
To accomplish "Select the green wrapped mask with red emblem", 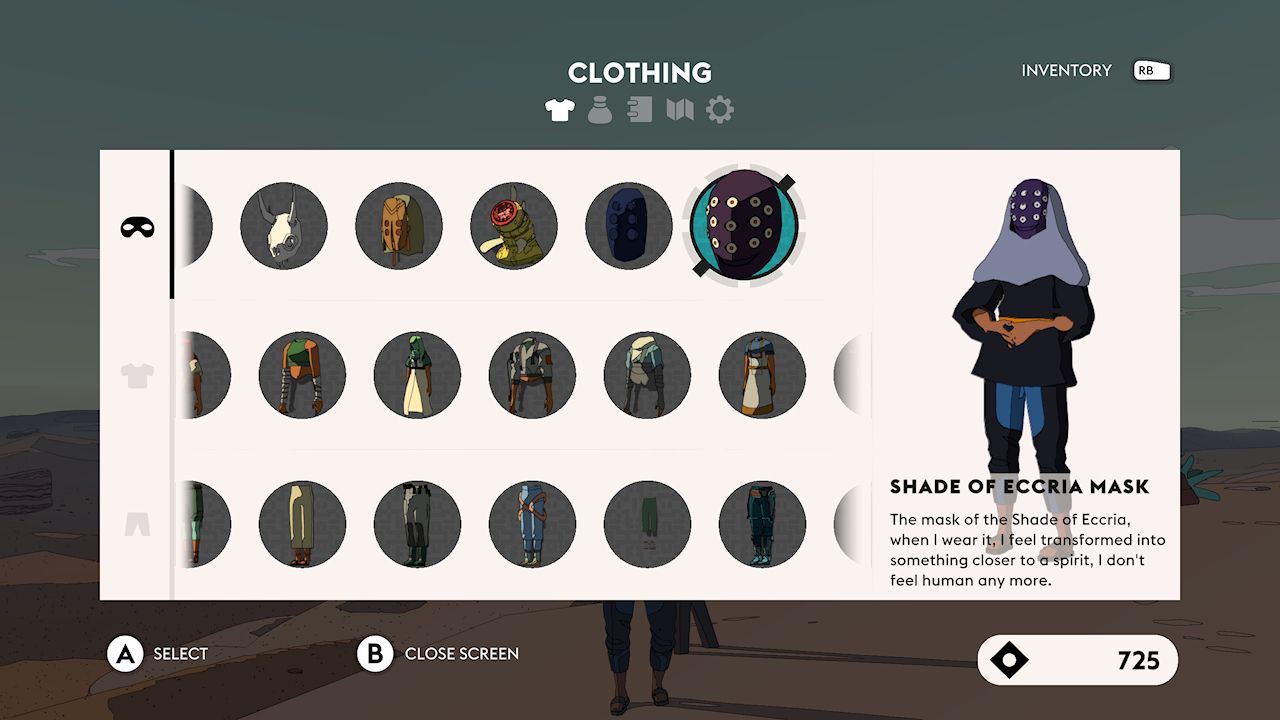I will click(x=514, y=226).
